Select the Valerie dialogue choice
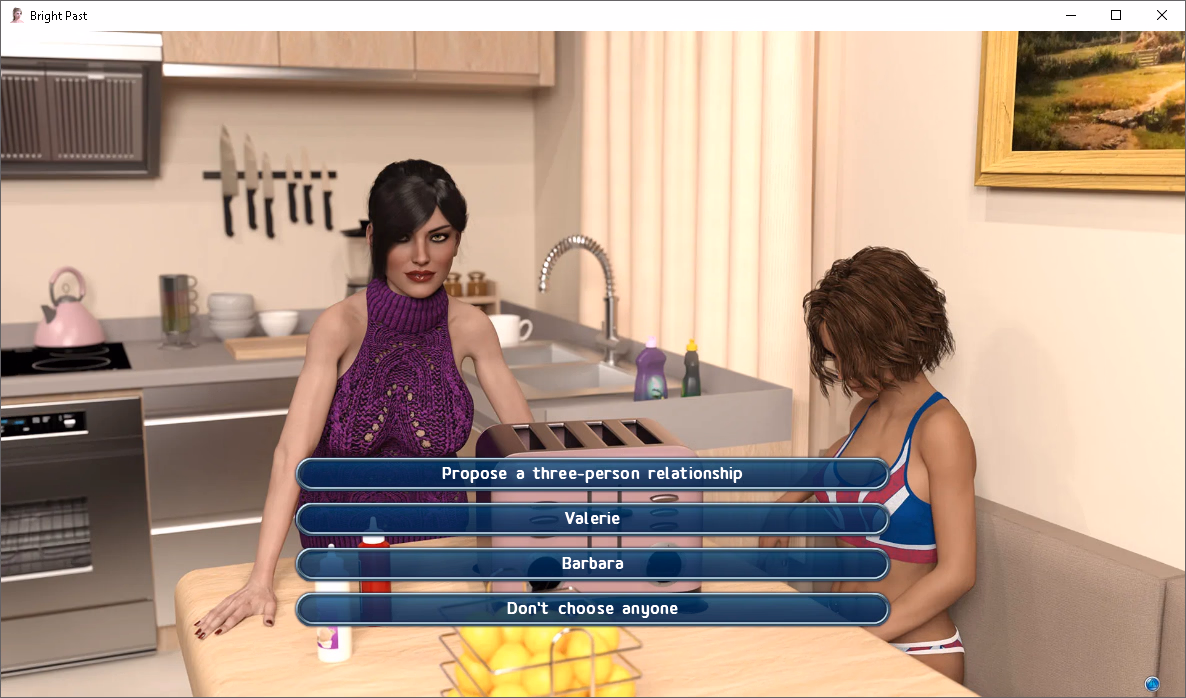Image resolution: width=1186 pixels, height=698 pixels. click(592, 519)
